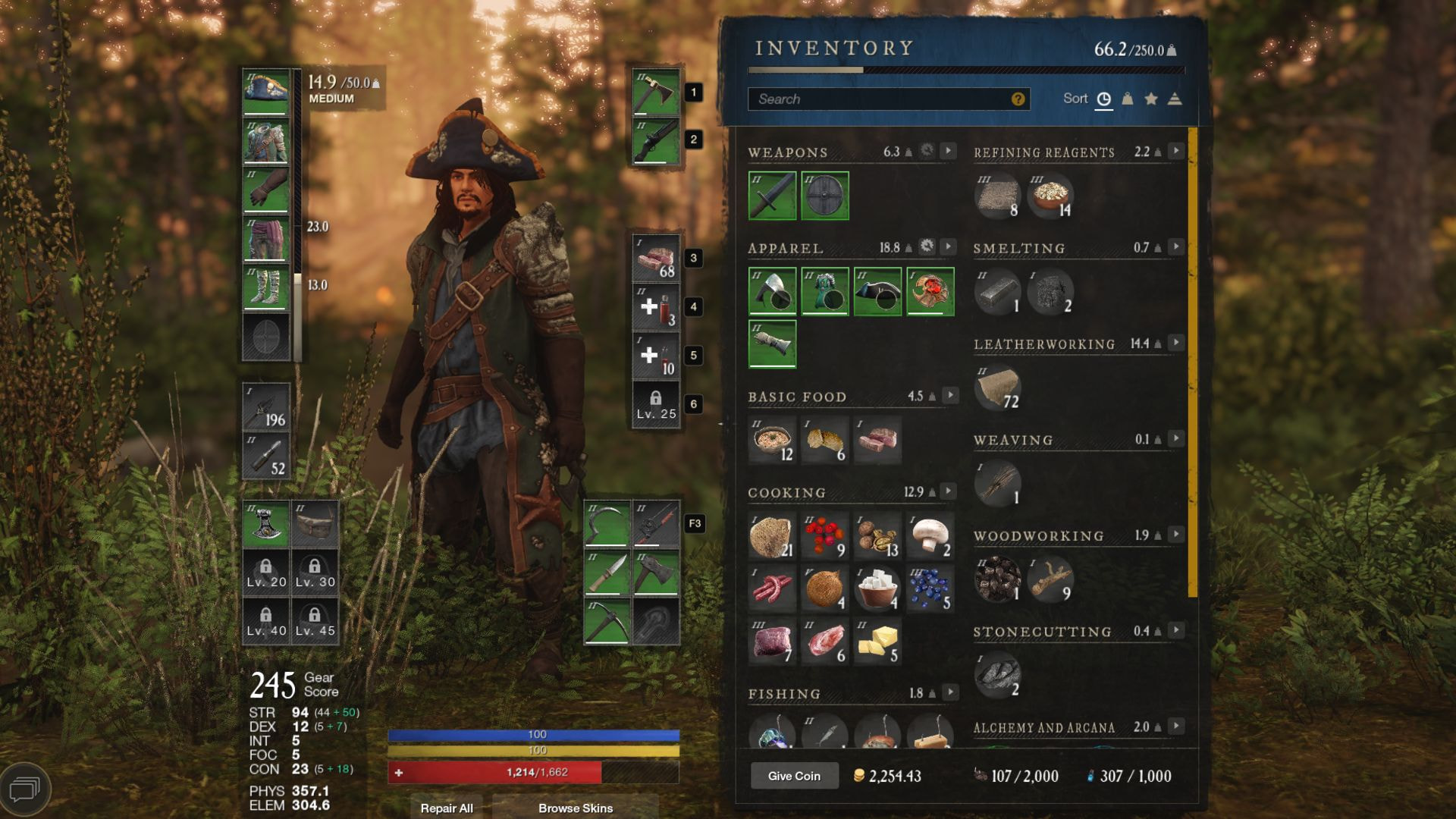Image resolution: width=1456 pixels, height=819 pixels.
Task: Select the cheese stack in Cooking
Action: pyautogui.click(x=878, y=642)
